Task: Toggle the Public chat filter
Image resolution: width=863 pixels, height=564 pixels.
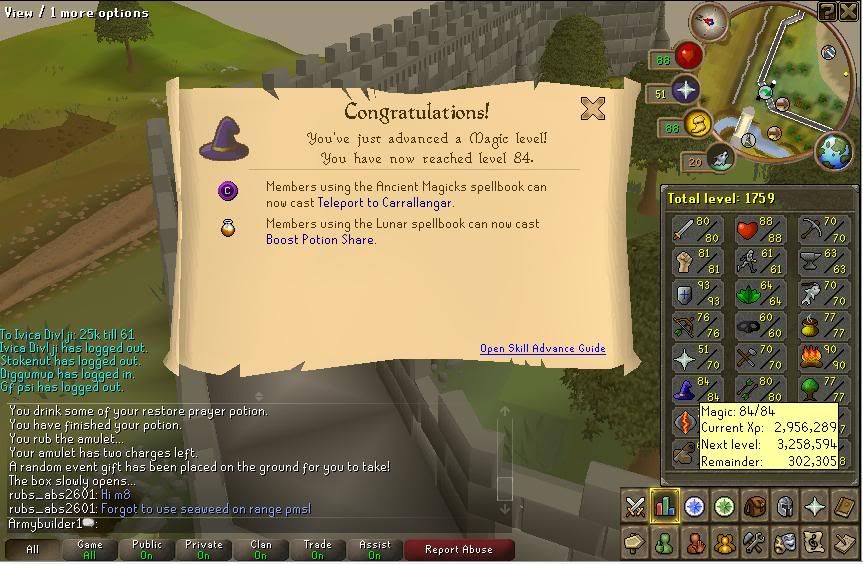Action: pos(147,549)
